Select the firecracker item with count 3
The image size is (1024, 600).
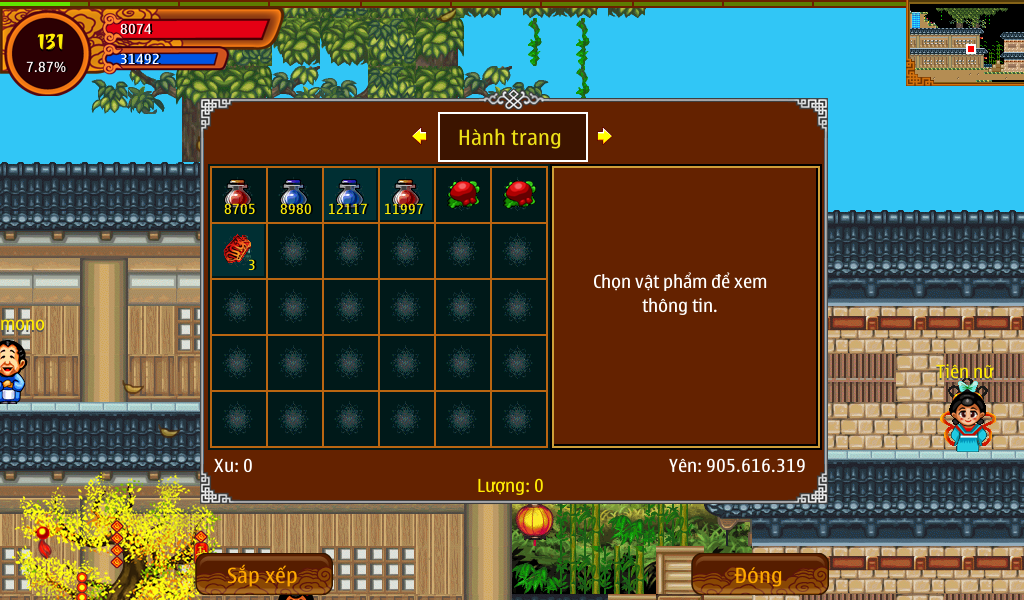point(239,251)
